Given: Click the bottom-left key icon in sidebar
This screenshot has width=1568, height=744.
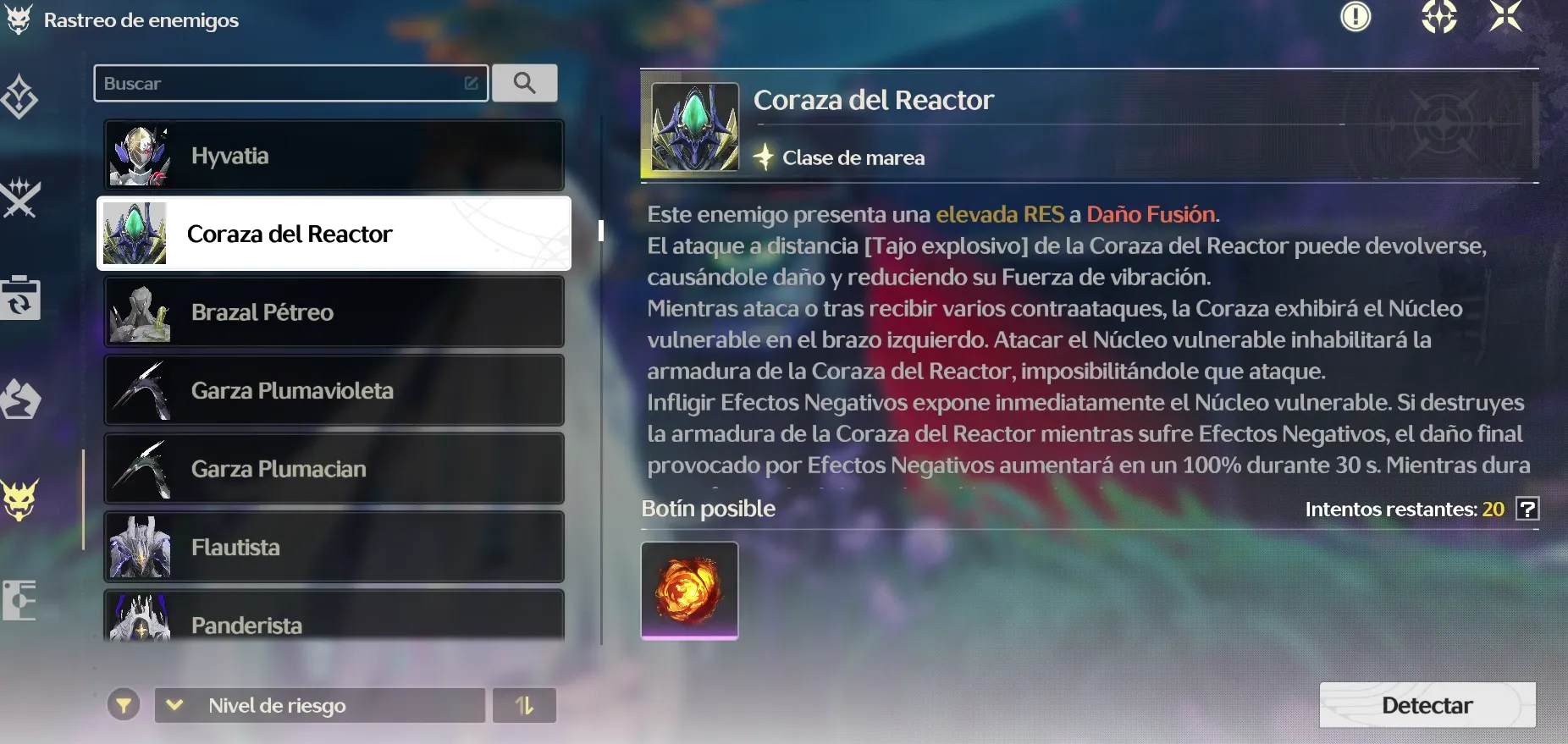Looking at the screenshot, I should (x=19, y=599).
